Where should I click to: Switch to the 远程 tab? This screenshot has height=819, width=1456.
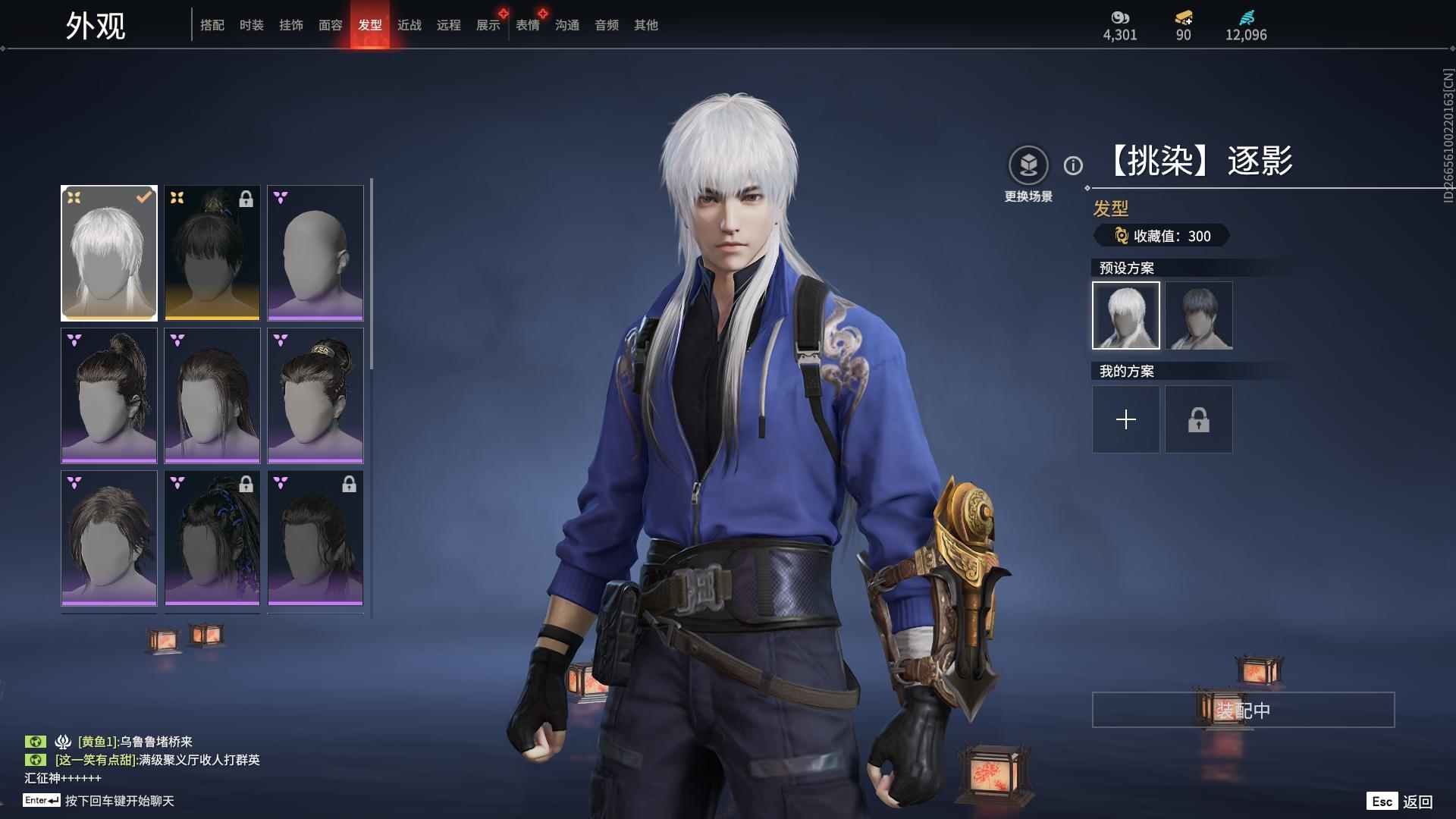point(449,25)
